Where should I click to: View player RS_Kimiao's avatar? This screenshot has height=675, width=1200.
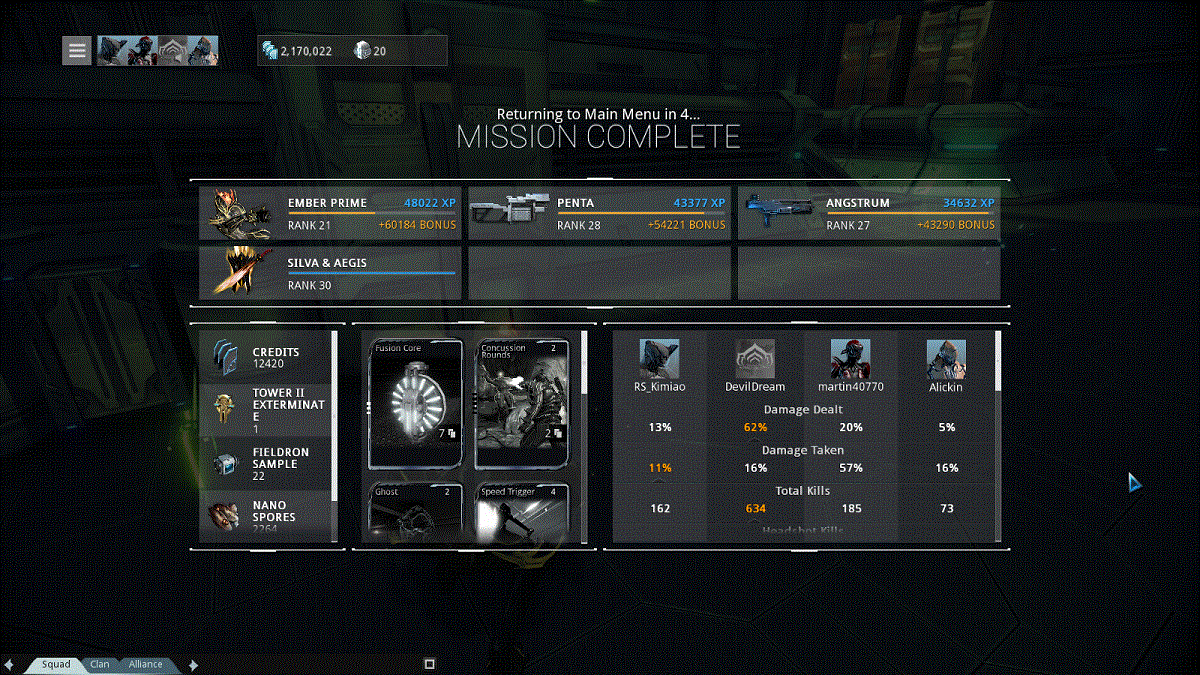coord(659,359)
